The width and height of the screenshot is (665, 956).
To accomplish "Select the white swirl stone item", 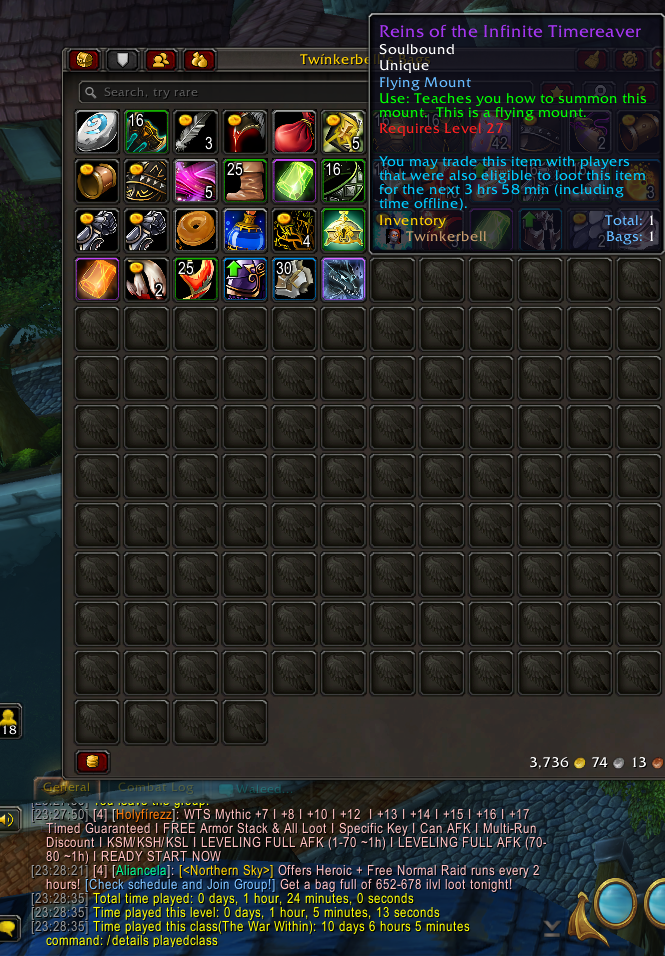I will pyautogui.click(x=97, y=131).
